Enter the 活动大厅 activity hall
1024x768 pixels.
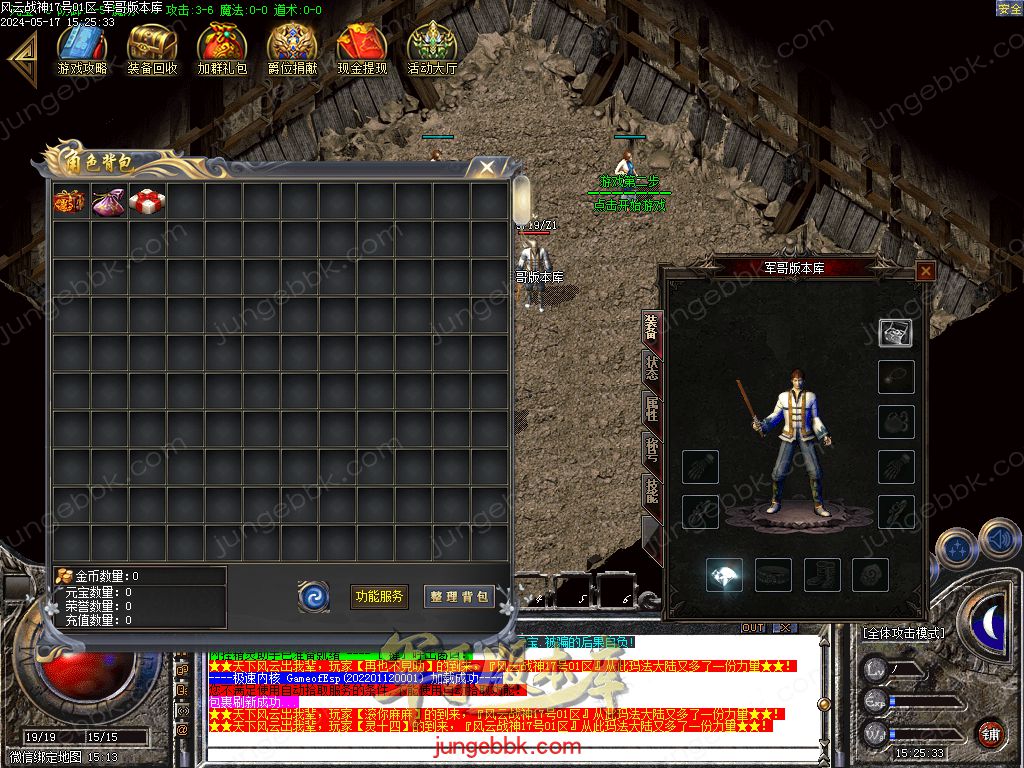pyautogui.click(x=432, y=48)
